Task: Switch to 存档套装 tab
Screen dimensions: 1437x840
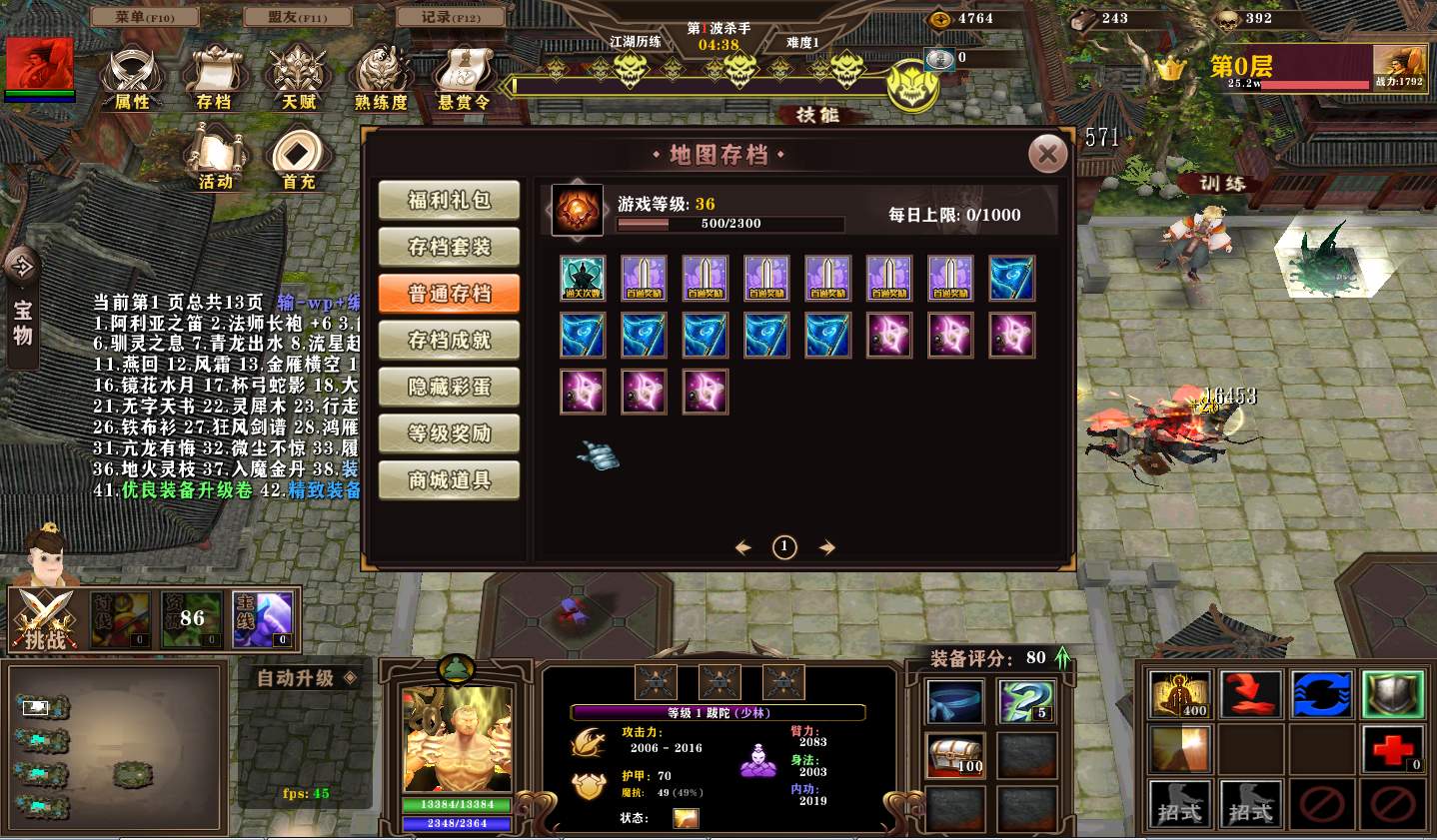Action: [449, 247]
